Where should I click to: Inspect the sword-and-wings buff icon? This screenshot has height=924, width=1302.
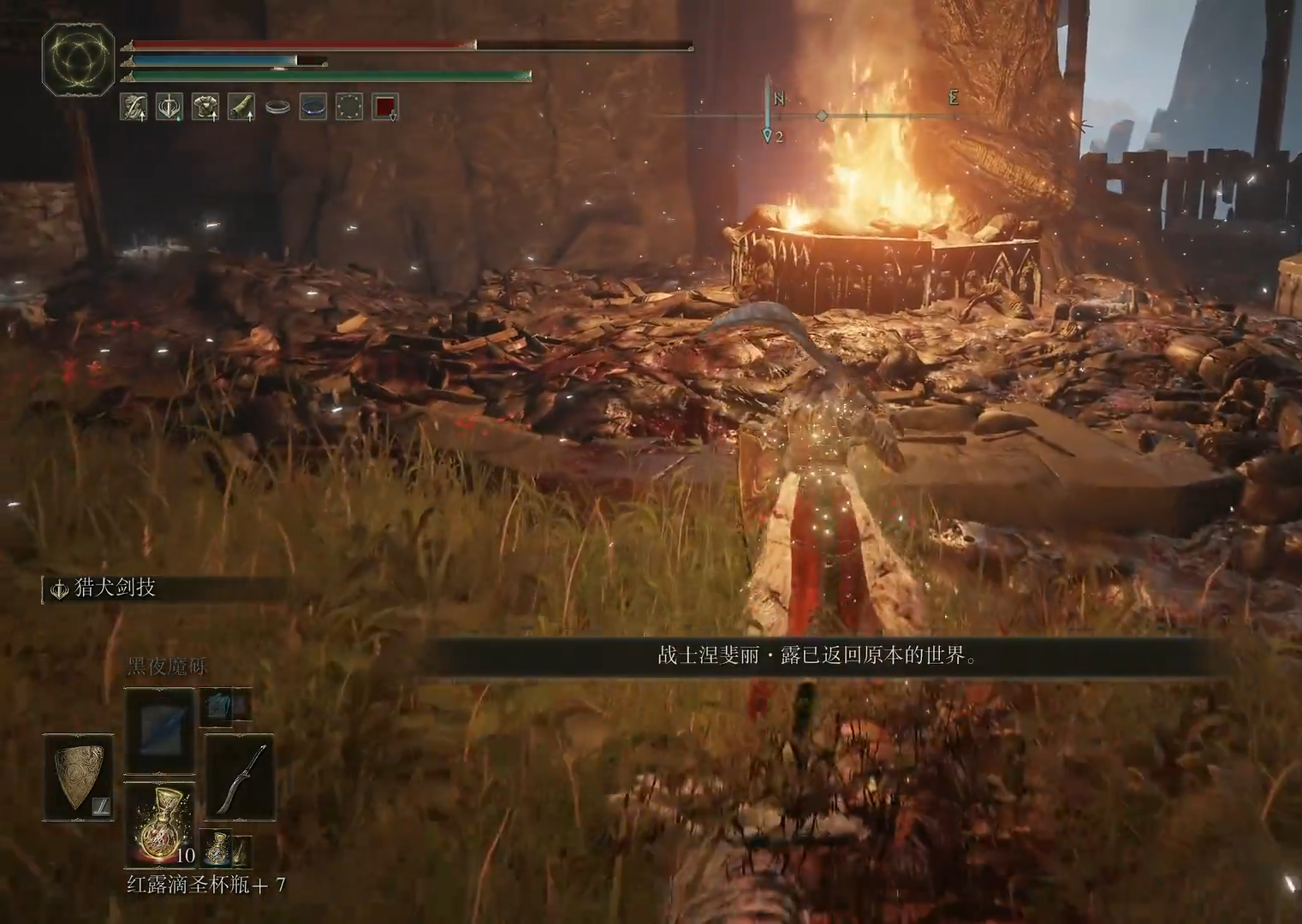[x=169, y=107]
